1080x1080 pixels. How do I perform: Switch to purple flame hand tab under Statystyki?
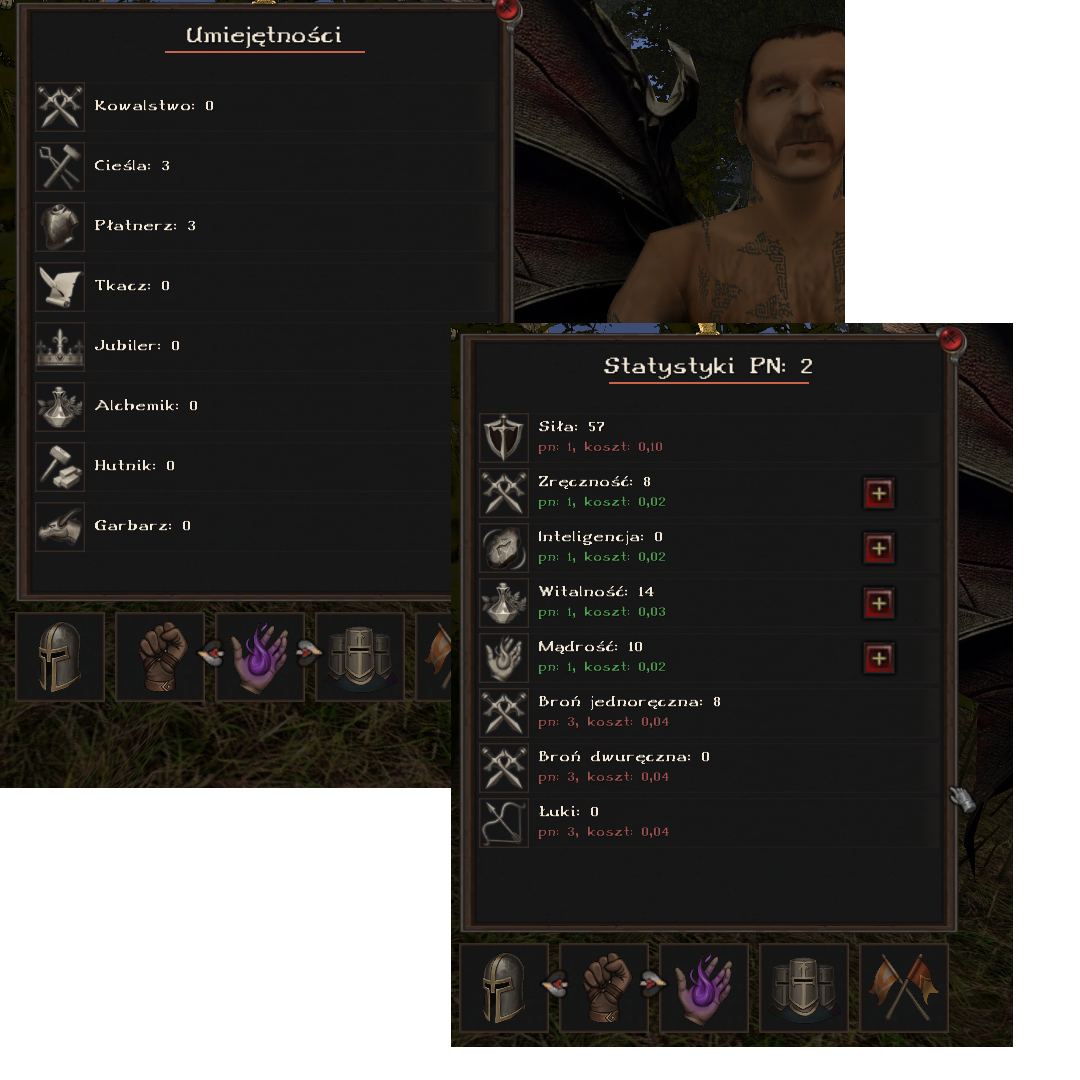(x=704, y=988)
